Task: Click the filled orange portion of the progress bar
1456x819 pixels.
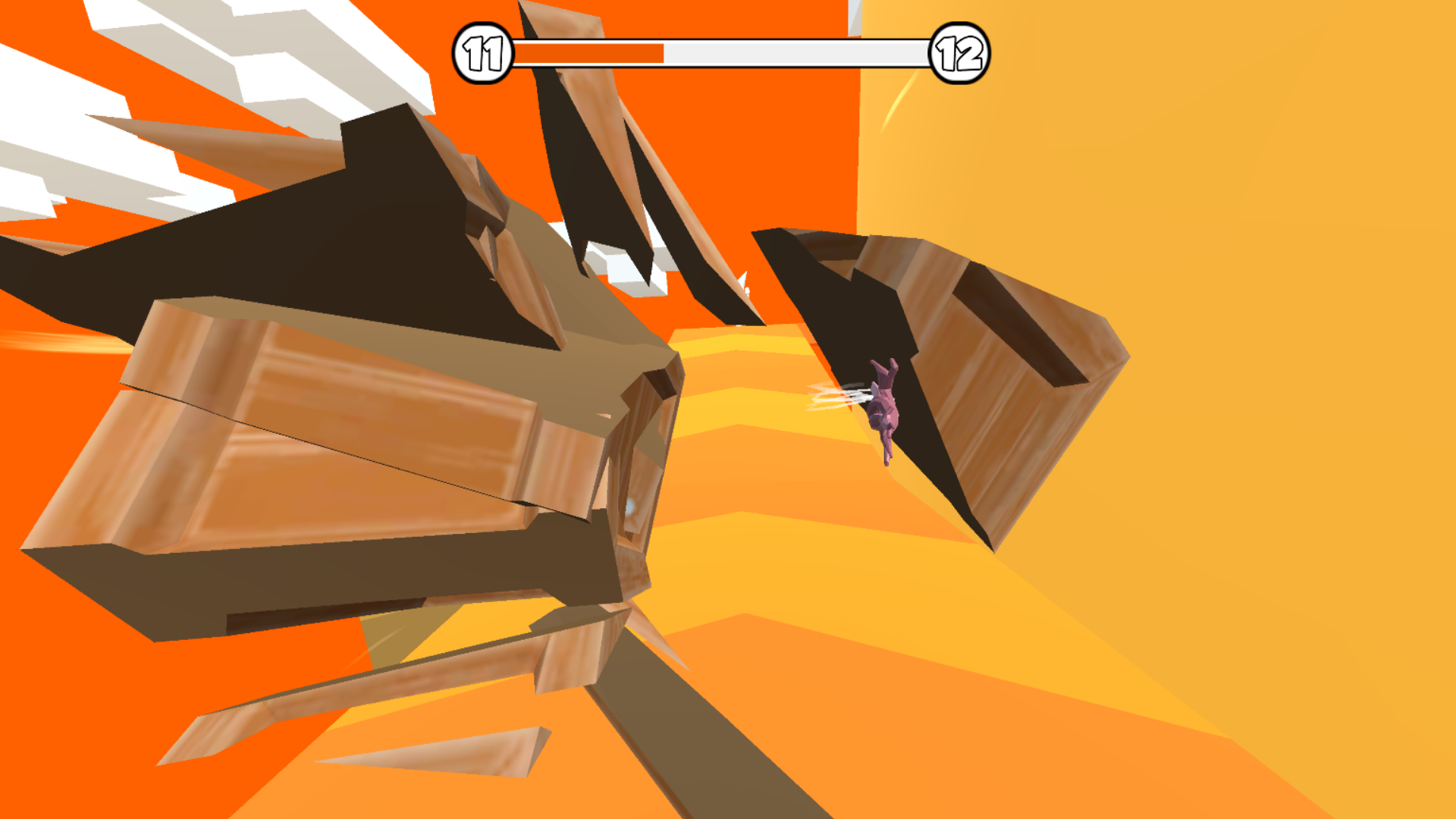Action: pos(591,53)
